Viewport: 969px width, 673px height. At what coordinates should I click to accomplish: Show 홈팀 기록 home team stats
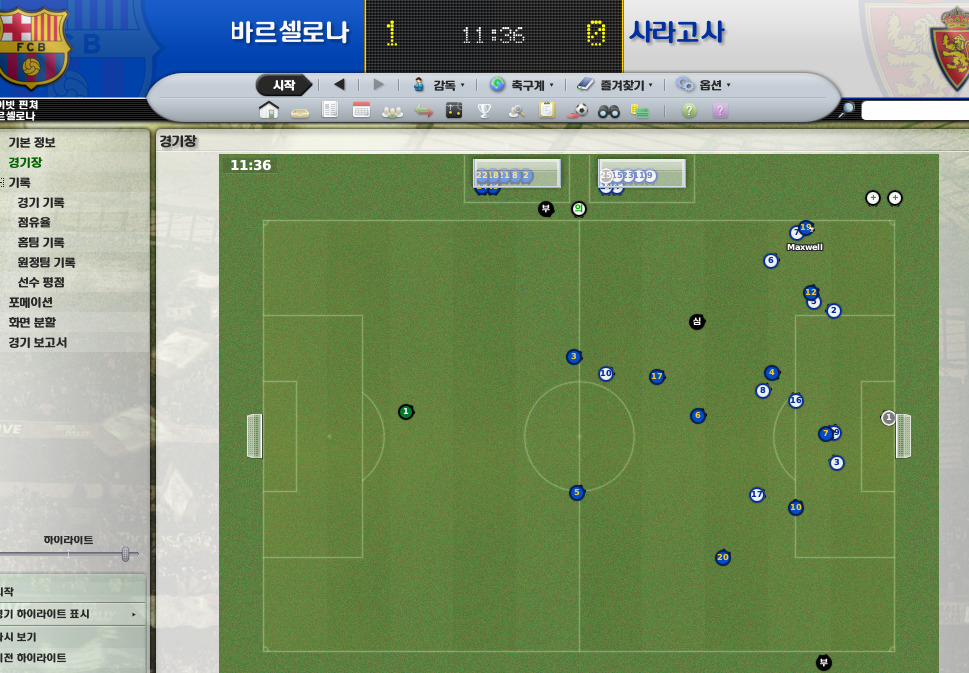(x=41, y=242)
